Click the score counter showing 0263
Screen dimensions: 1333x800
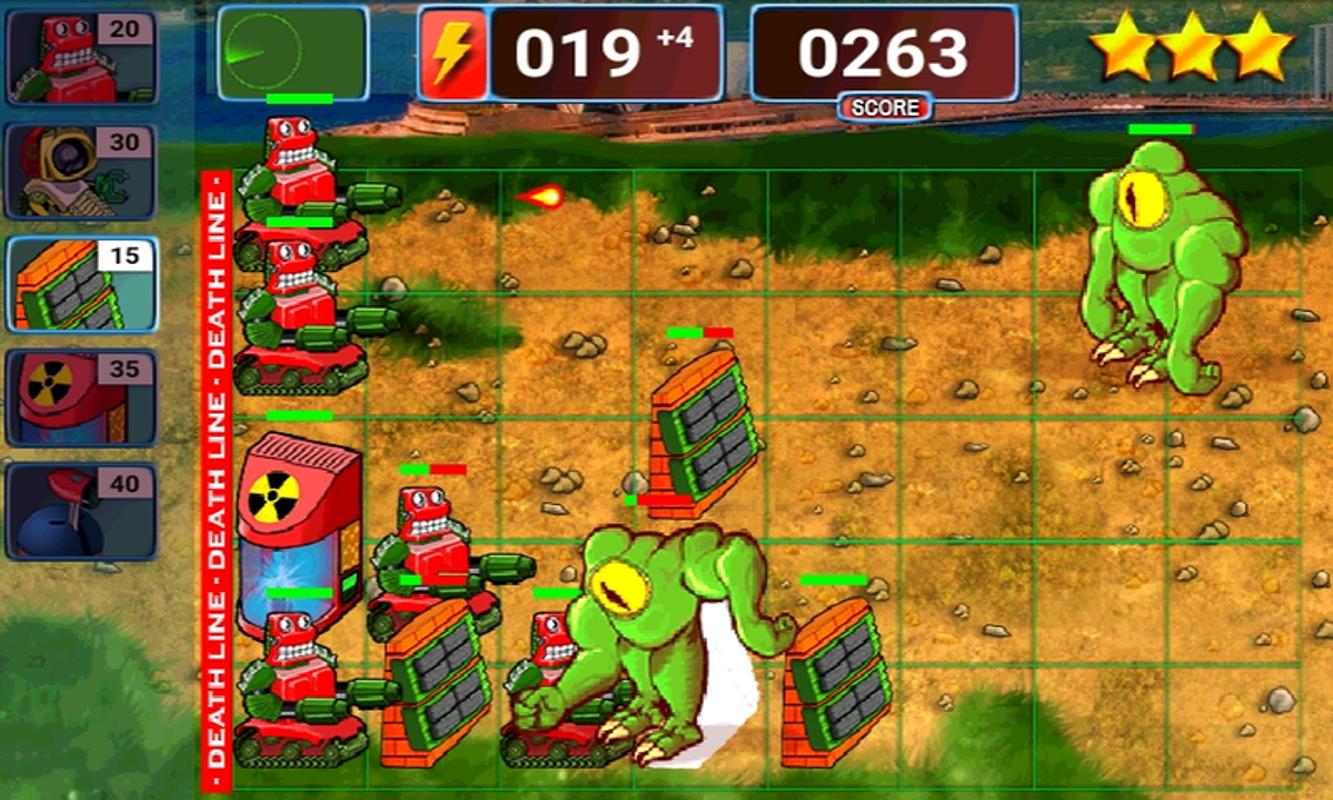(x=884, y=50)
